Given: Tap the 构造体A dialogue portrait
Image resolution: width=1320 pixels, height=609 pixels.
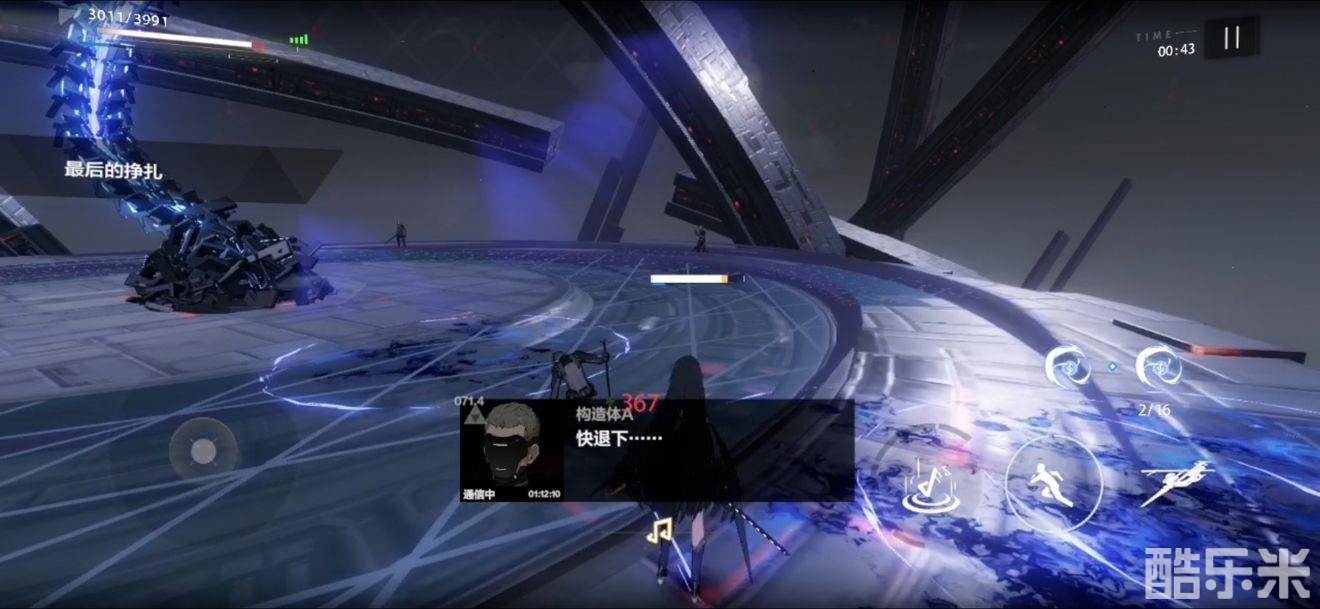Looking at the screenshot, I should [x=512, y=451].
